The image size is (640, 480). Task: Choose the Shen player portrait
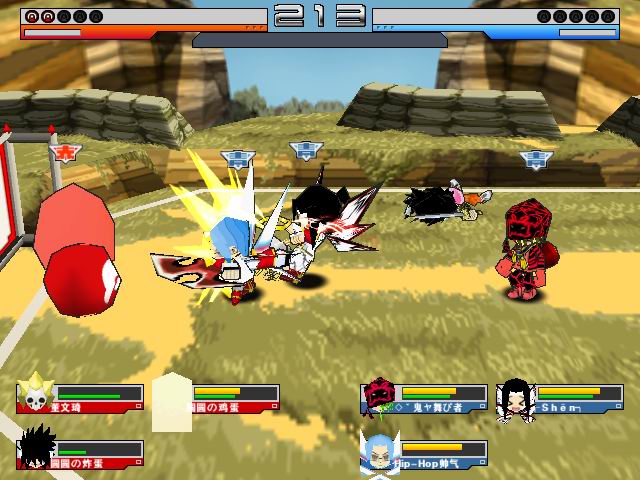point(514,395)
